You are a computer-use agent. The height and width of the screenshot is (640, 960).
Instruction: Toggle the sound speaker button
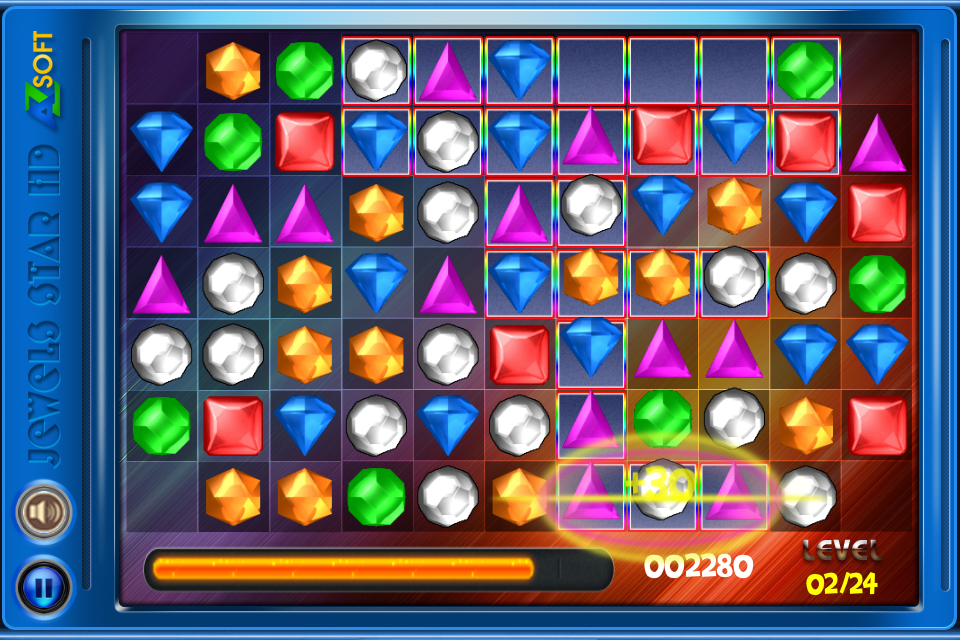(x=43, y=513)
